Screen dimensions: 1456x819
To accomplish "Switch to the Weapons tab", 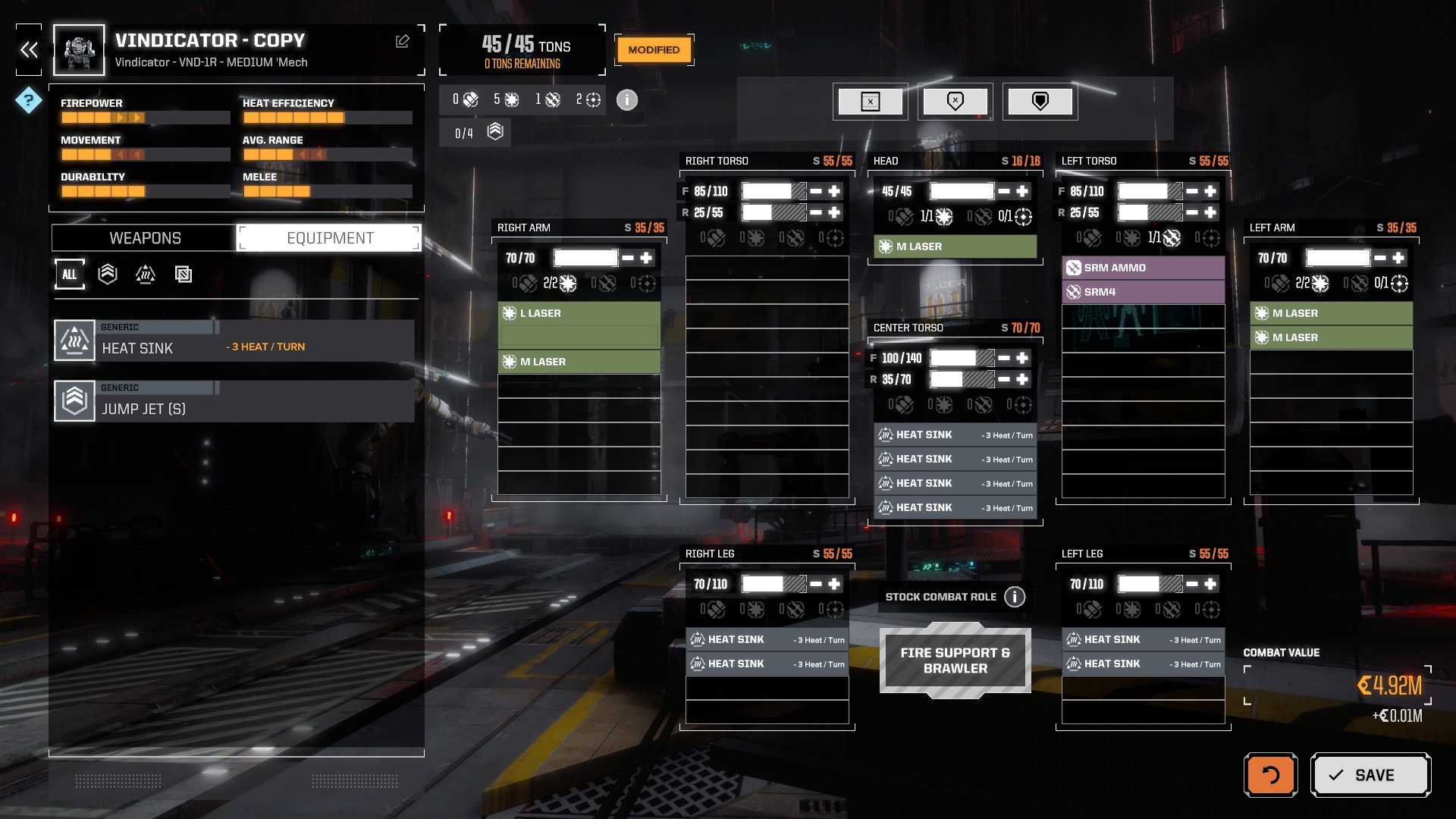I will 145,238.
